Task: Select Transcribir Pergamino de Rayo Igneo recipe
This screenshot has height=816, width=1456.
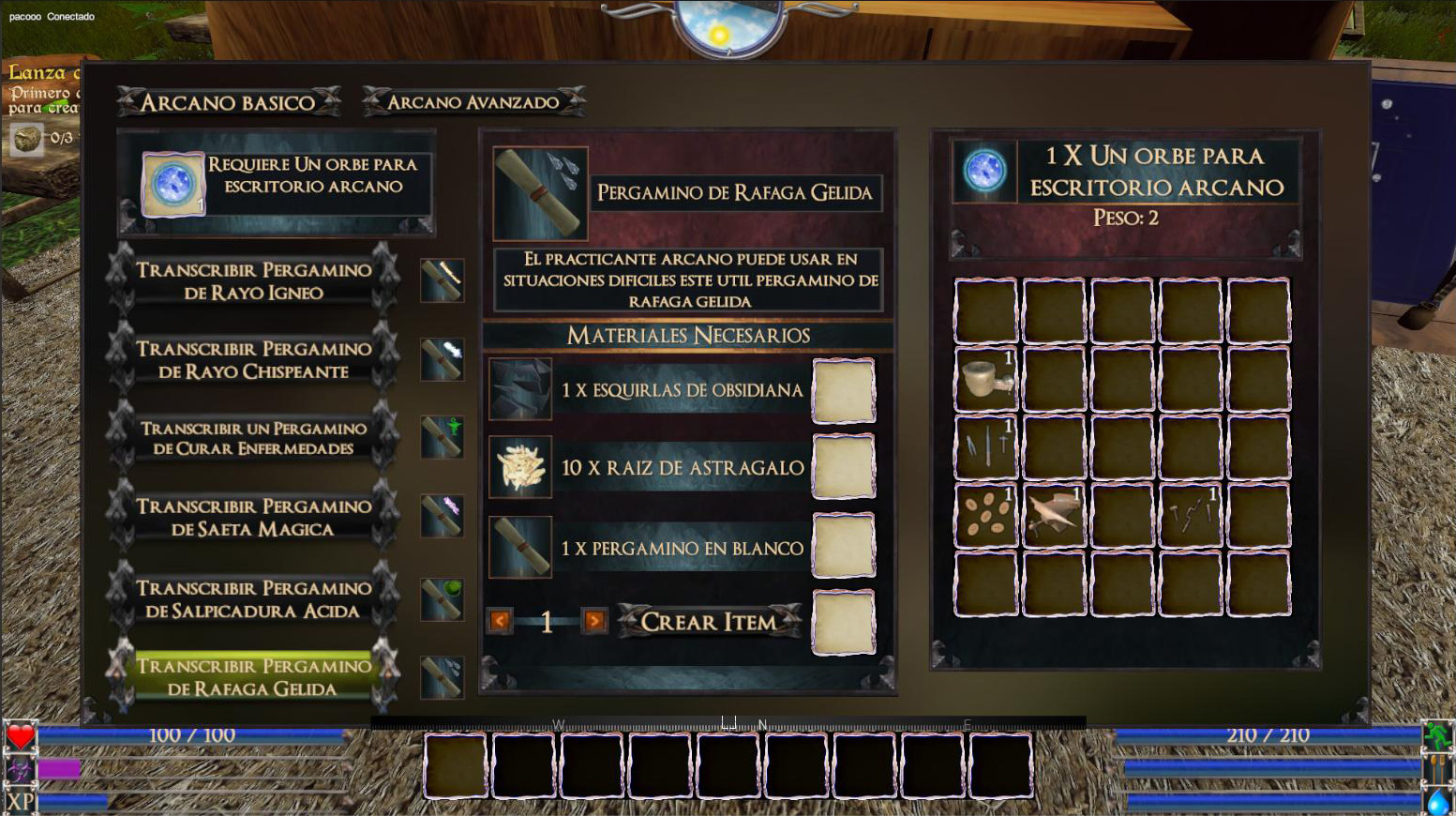Action: [x=253, y=280]
